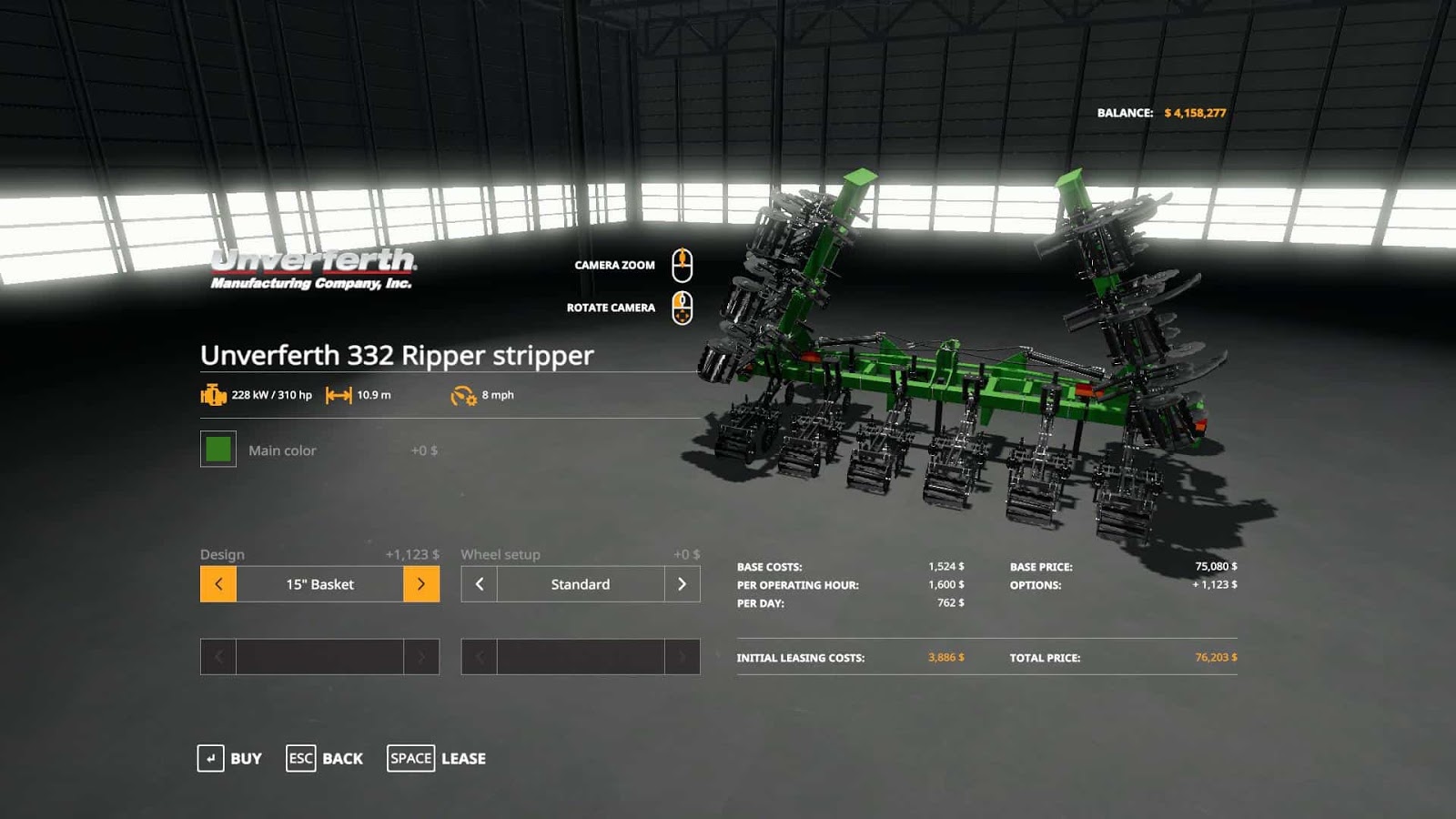Click BACK to exit the shop screen
Image resolution: width=1456 pixels, height=819 pixels.
(342, 758)
